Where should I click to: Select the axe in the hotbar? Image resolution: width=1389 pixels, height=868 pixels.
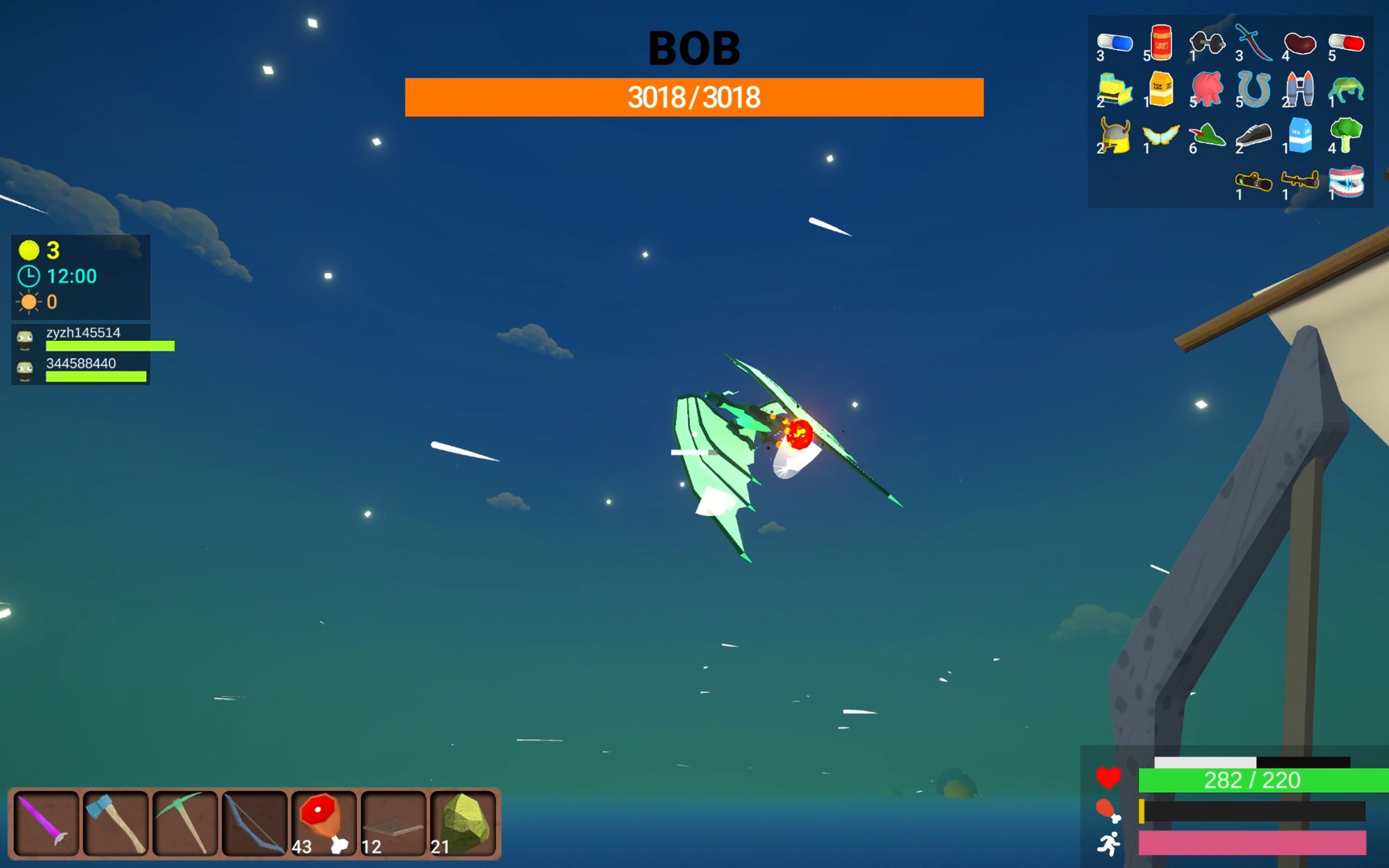pos(115,823)
